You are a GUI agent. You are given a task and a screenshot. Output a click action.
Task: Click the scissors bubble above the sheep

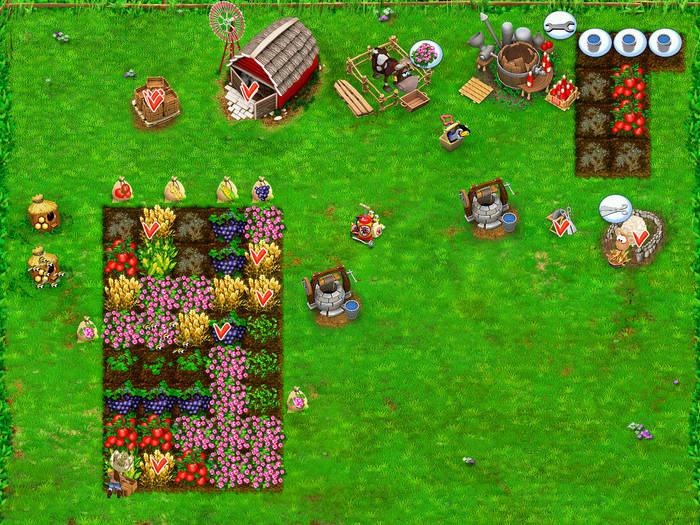click(x=615, y=209)
